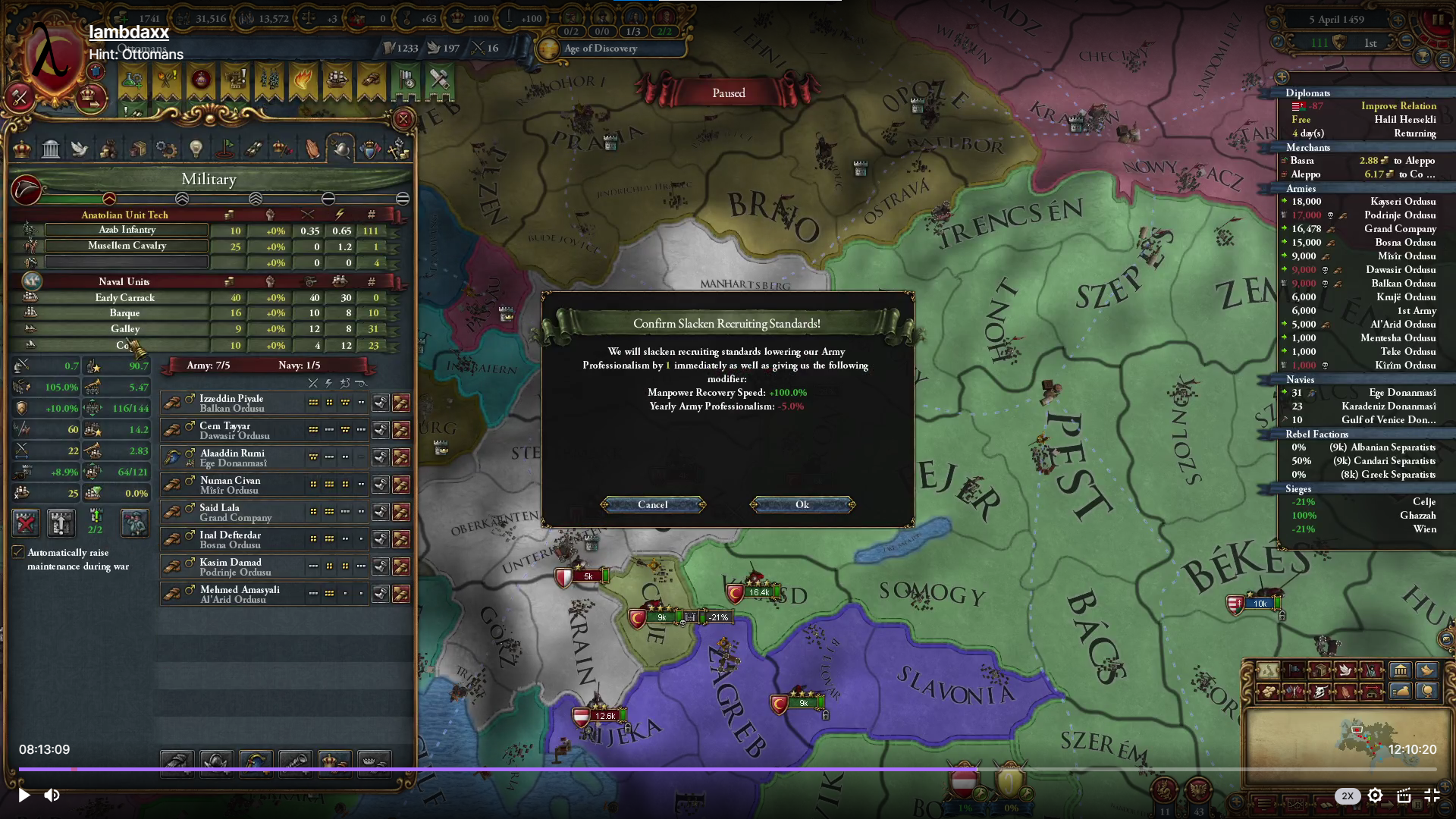1456x819 pixels.
Task: Select the Azab Infantry unit type
Action: [x=127, y=230]
